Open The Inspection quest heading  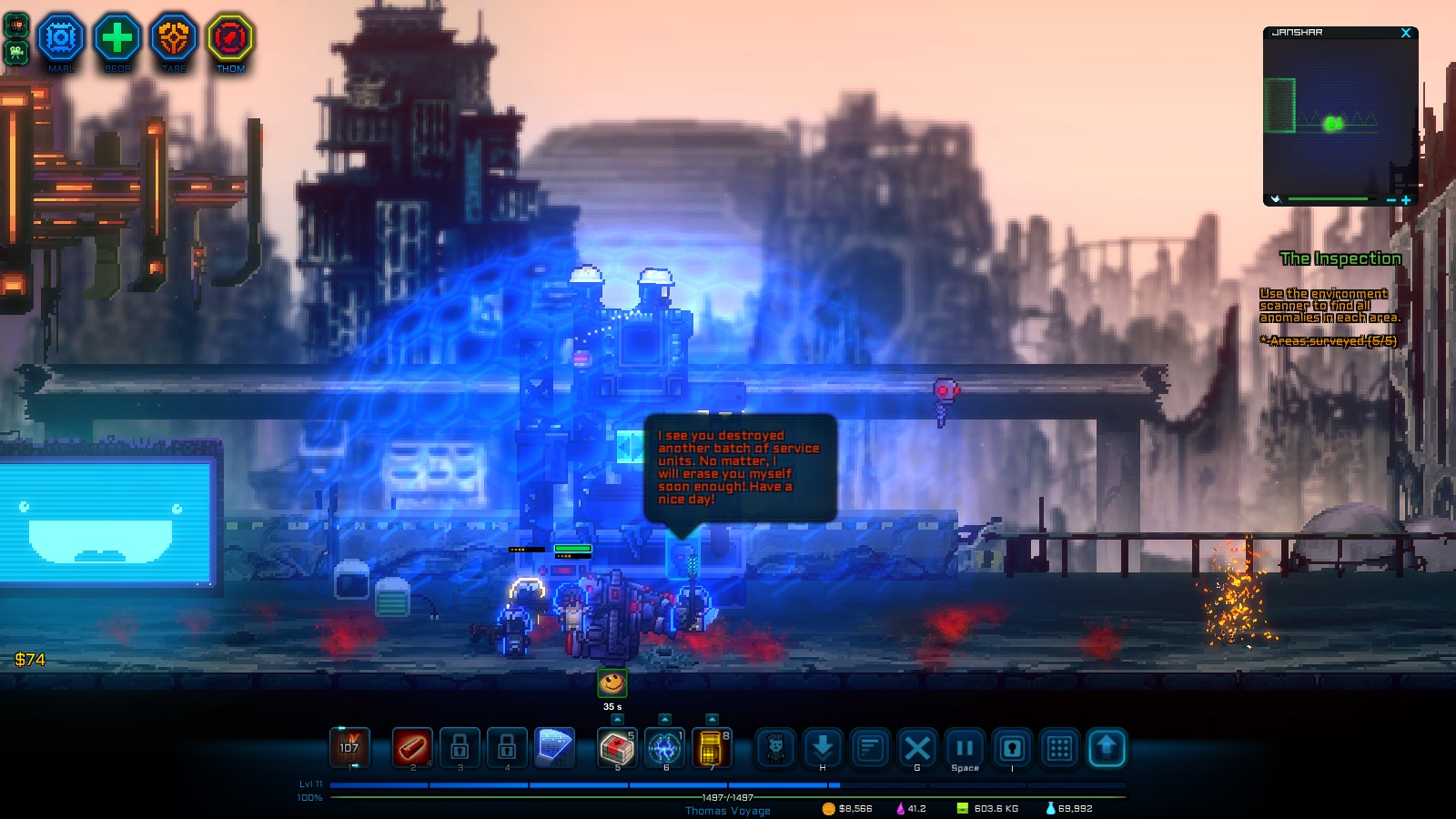point(1339,259)
